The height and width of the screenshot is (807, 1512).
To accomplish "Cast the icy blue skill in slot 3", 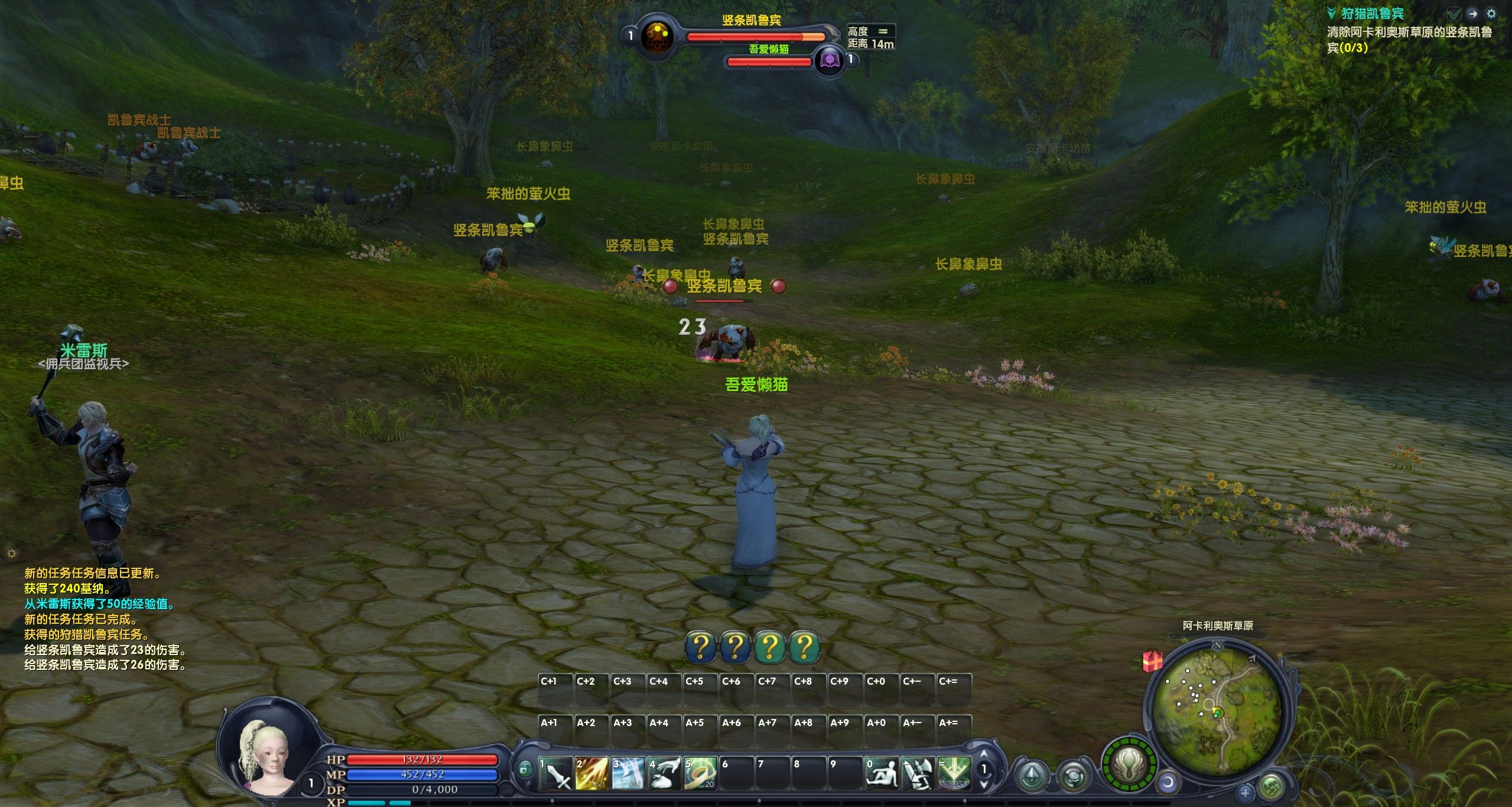I will point(627,774).
